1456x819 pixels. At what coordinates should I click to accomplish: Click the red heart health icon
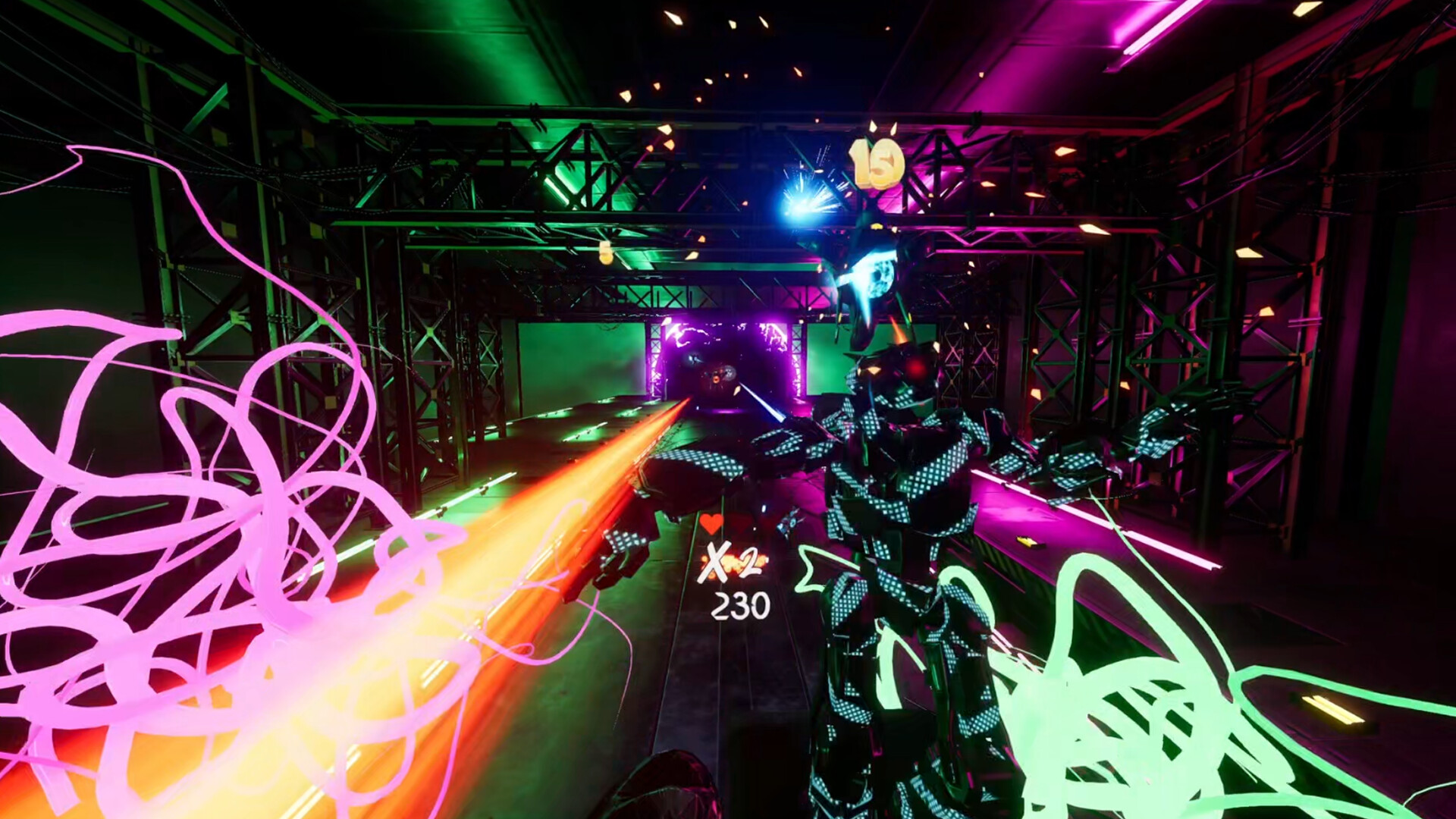pos(712,524)
